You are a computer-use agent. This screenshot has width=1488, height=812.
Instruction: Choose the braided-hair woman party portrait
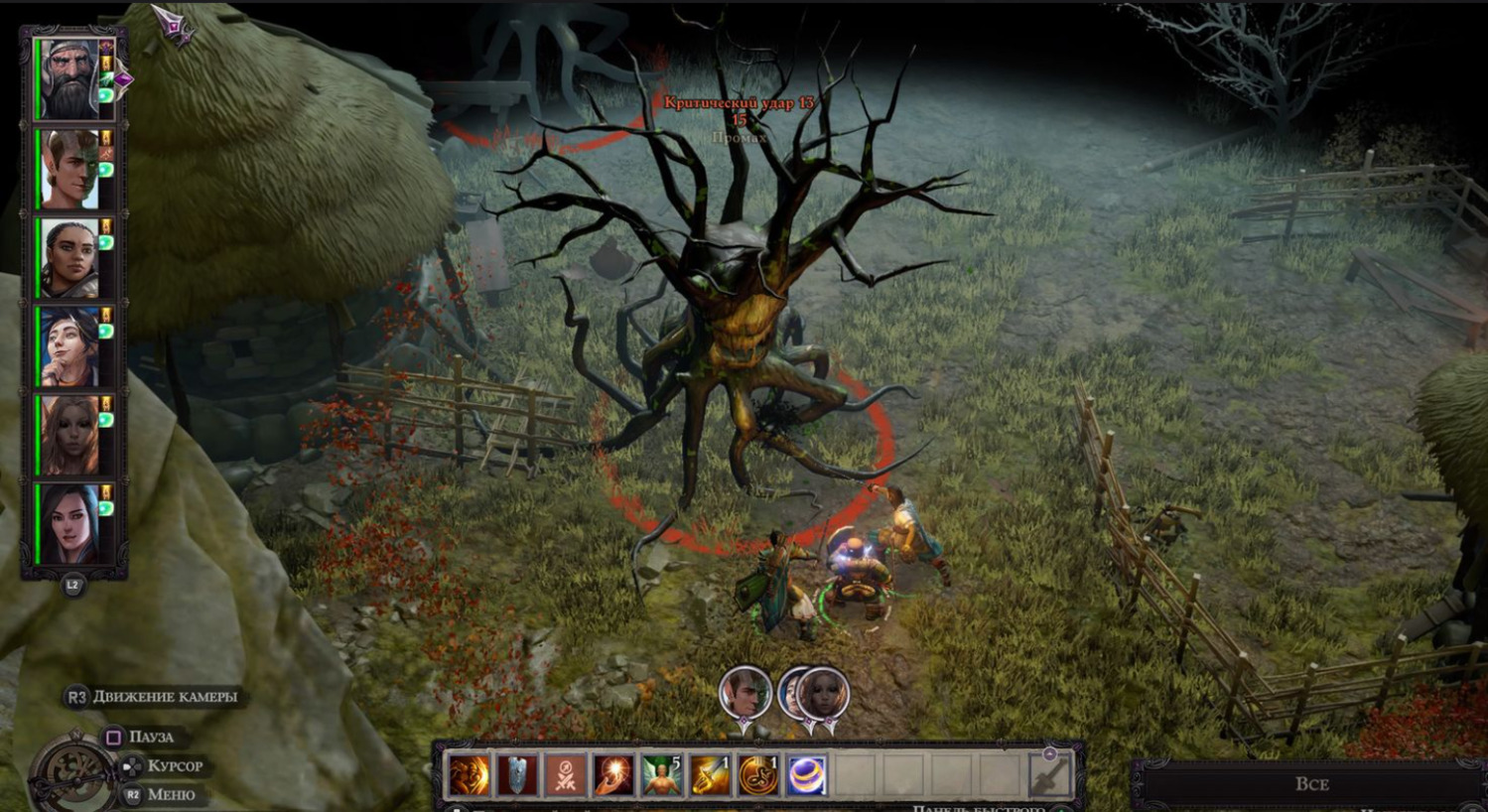[68, 258]
